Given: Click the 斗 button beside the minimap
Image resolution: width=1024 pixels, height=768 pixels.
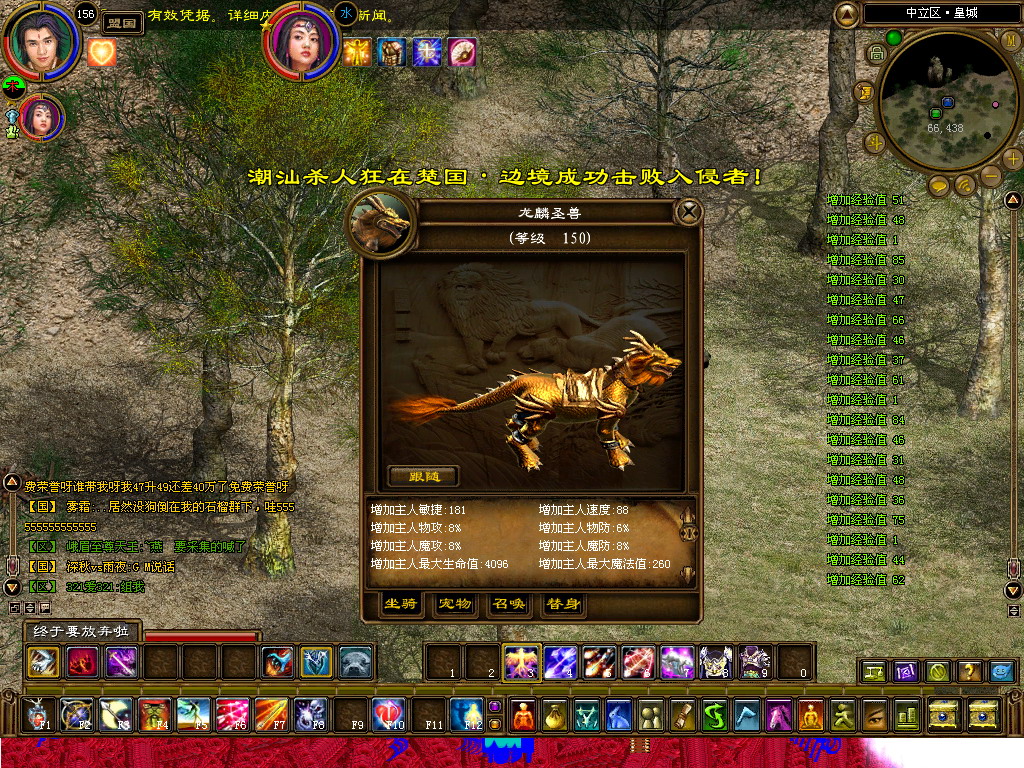Looking at the screenshot, I should 875,141.
